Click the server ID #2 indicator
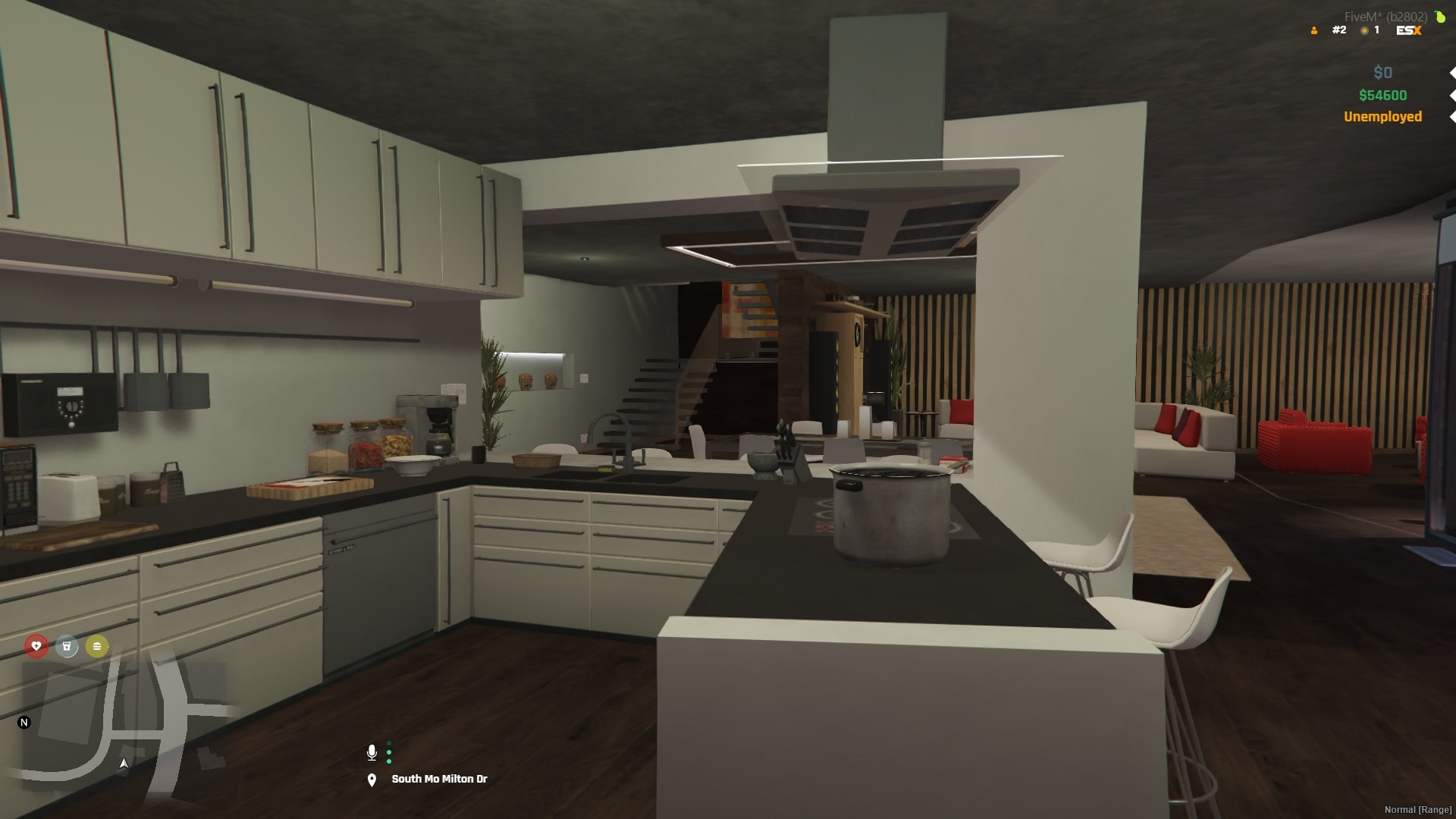The image size is (1456, 819). click(1339, 30)
